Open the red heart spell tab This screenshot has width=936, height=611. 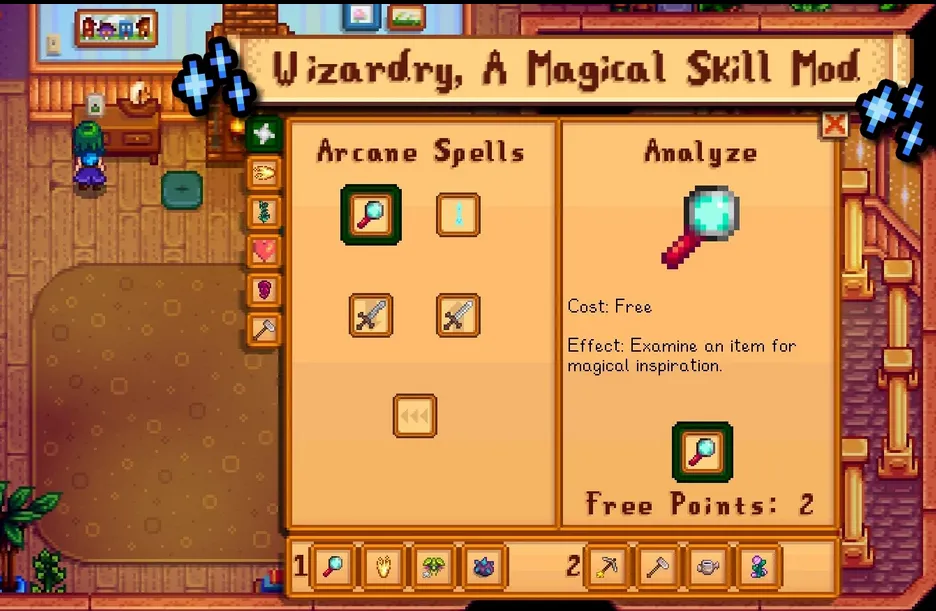click(264, 251)
